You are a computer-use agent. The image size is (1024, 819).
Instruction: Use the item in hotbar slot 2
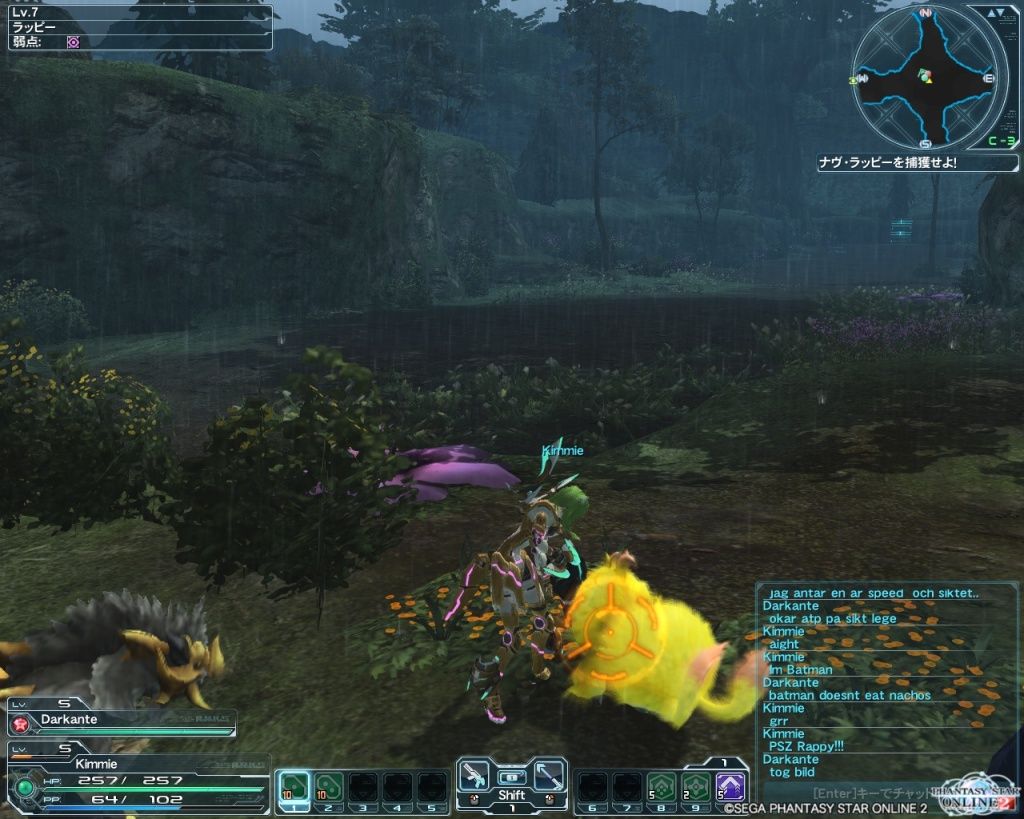click(x=328, y=787)
